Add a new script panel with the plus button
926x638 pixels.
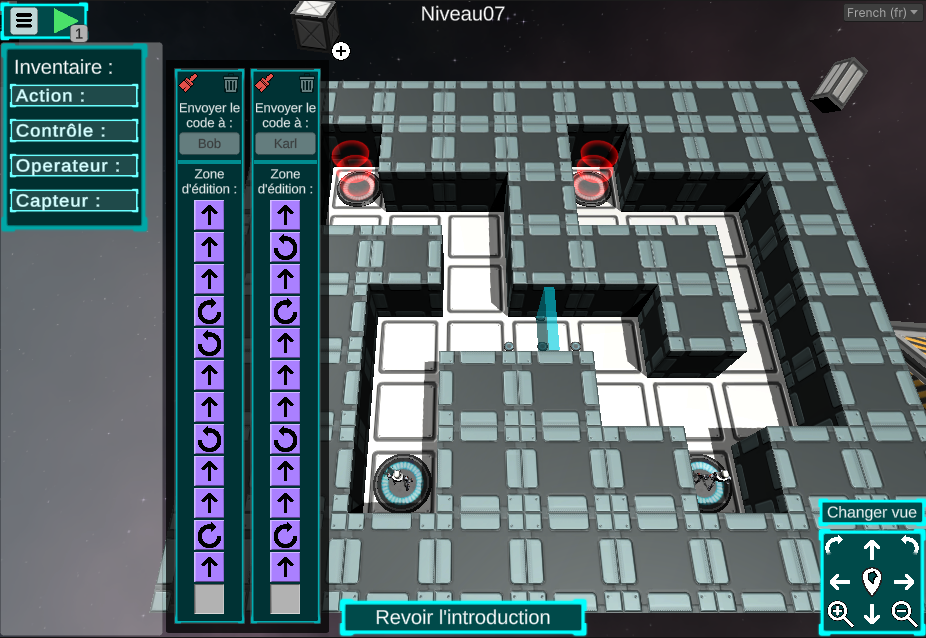point(341,51)
